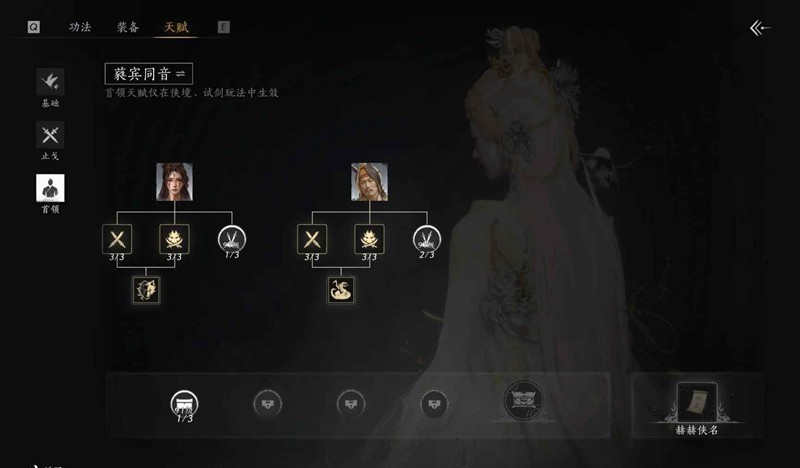Select the 天赋 tab
800x468 pixels.
click(x=177, y=27)
